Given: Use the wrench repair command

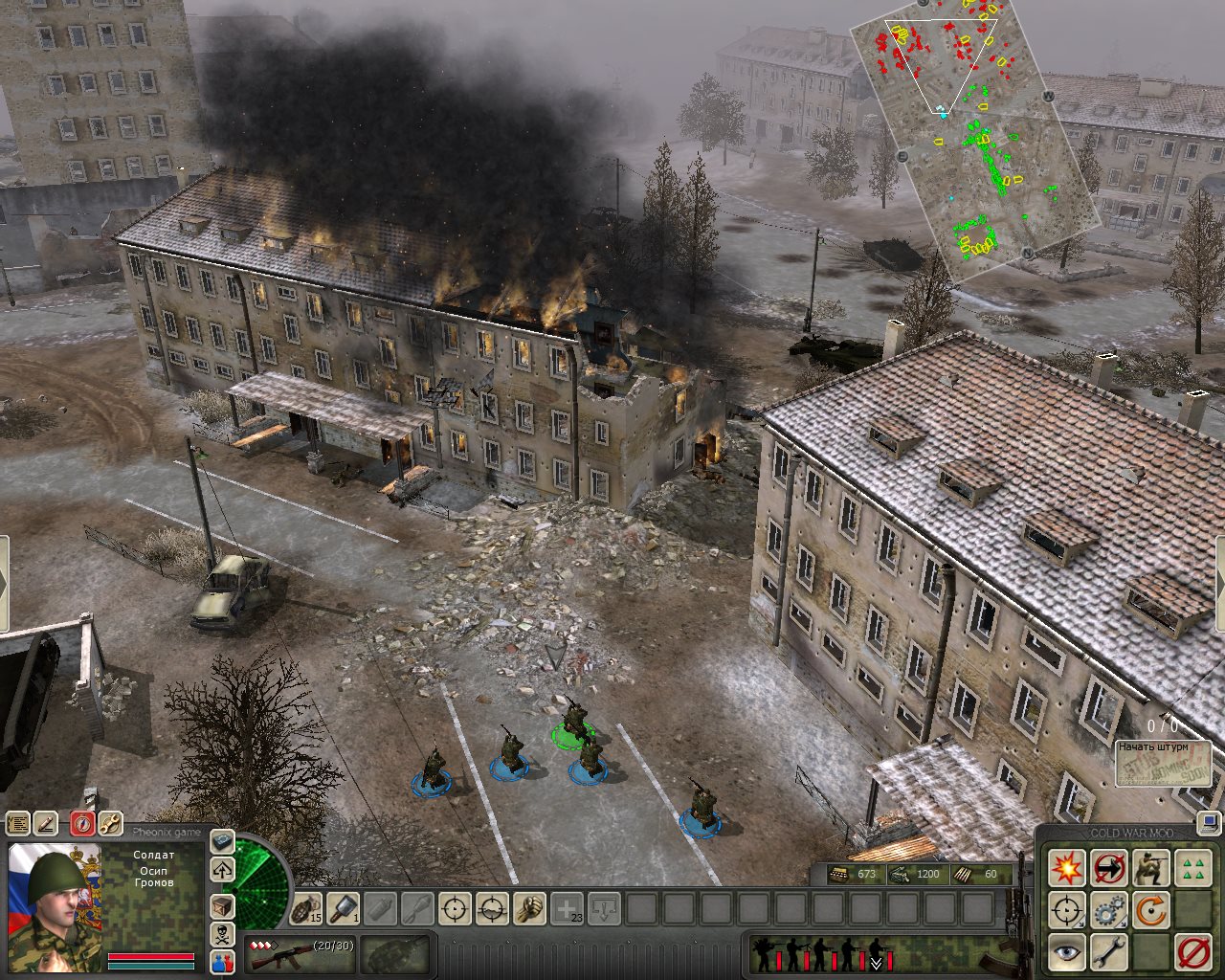Looking at the screenshot, I should pyautogui.click(x=1108, y=952).
